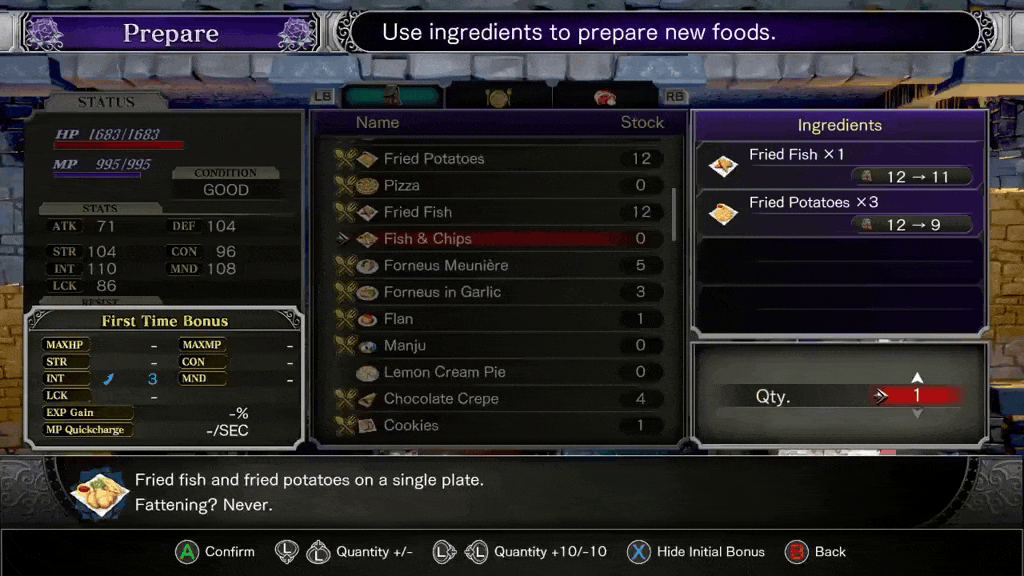Decrease quantity with the down arrow
The width and height of the screenshot is (1024, 576).
coord(917,413)
